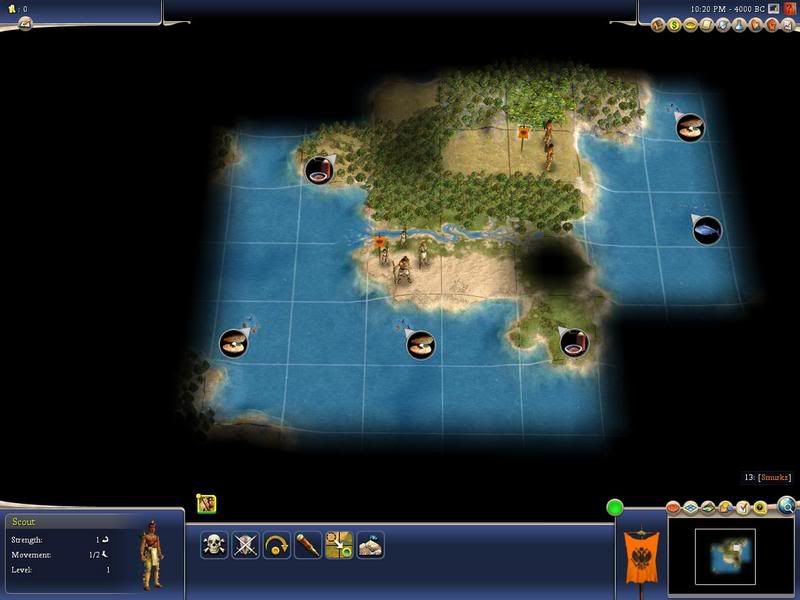Click the rocky terrain action button
The image size is (800, 600).
(x=371, y=545)
